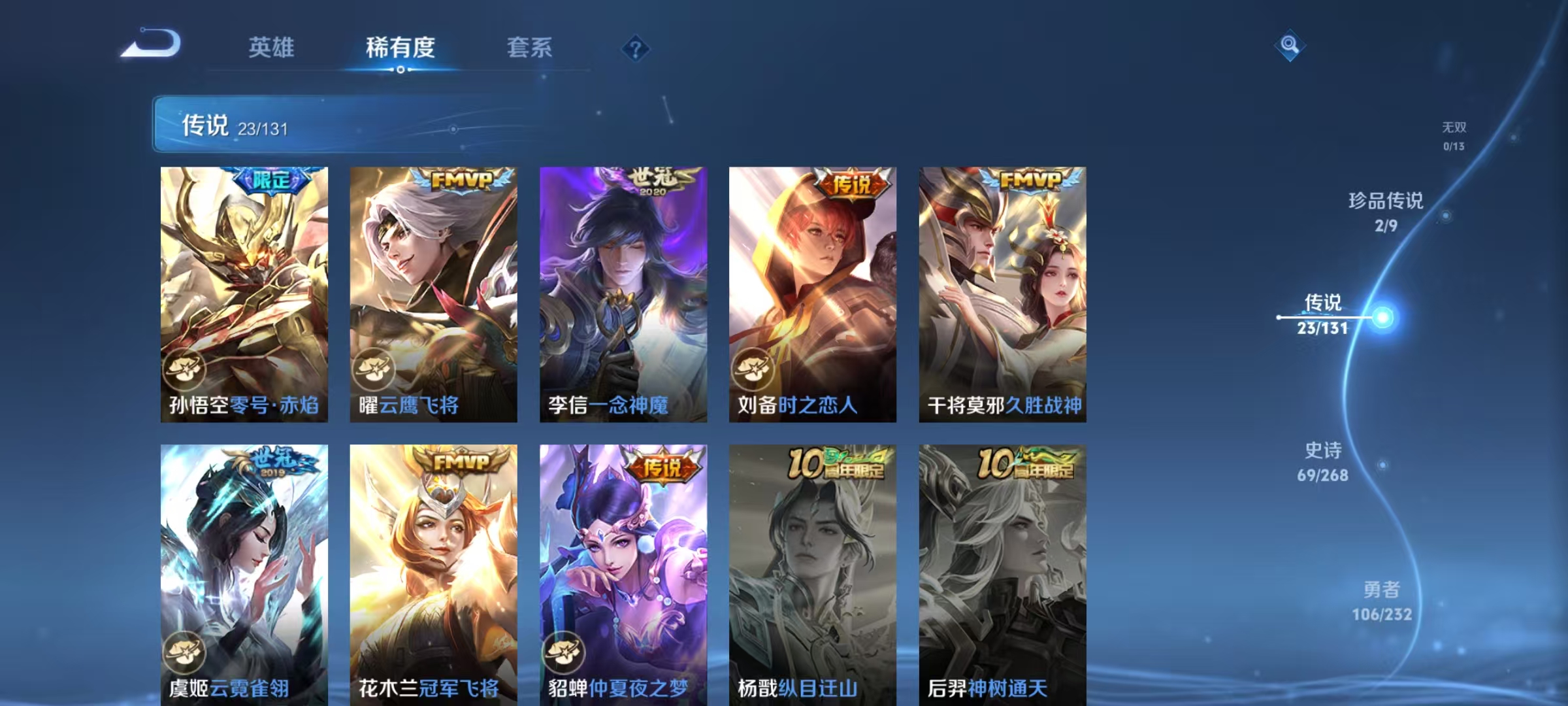Viewport: 1568px width, 706px height.
Task: Open the 套系 tab
Action: [531, 48]
